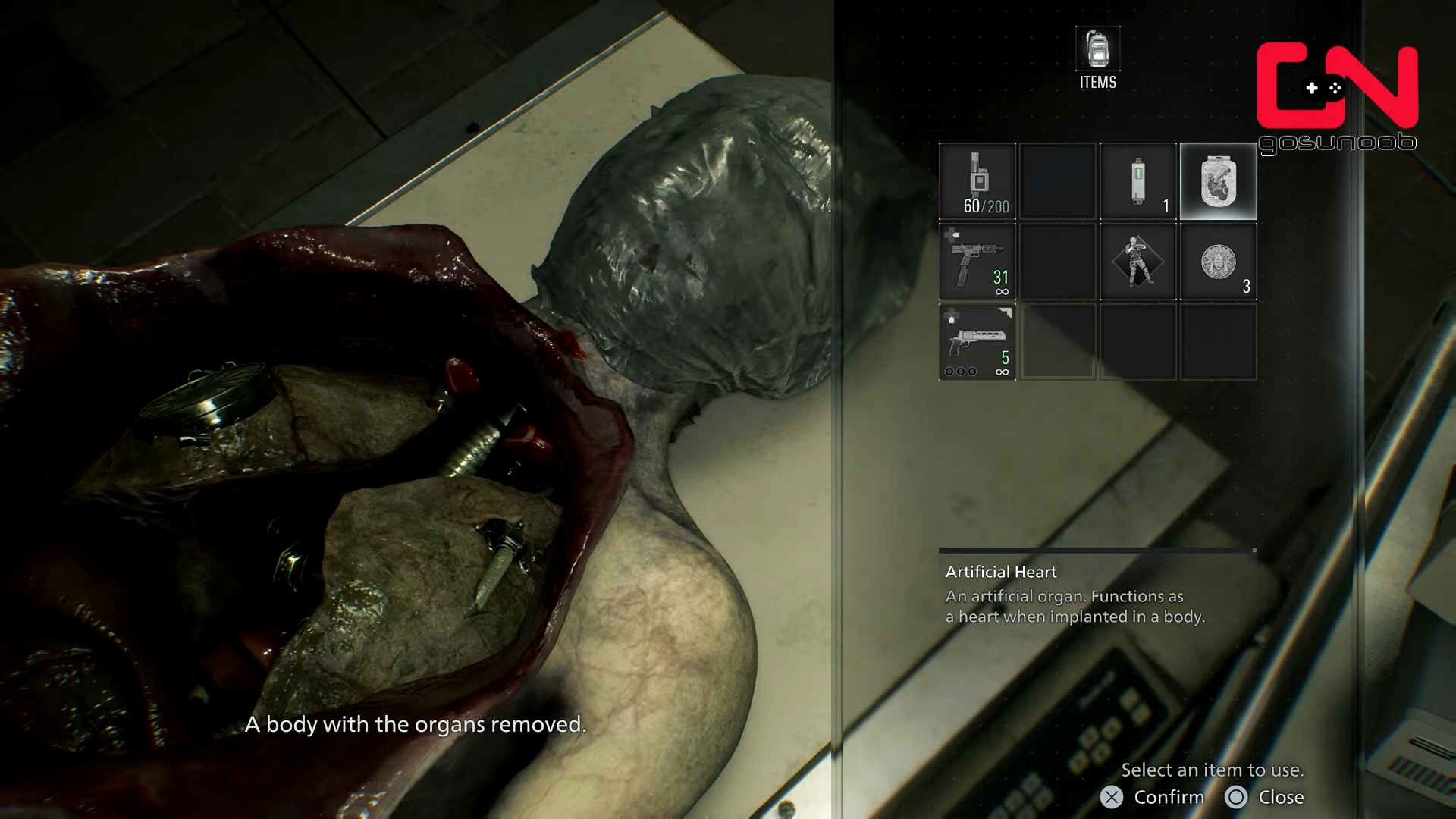Choose the injector device slot showing 60/200
The width and height of the screenshot is (1456, 819).
(977, 182)
